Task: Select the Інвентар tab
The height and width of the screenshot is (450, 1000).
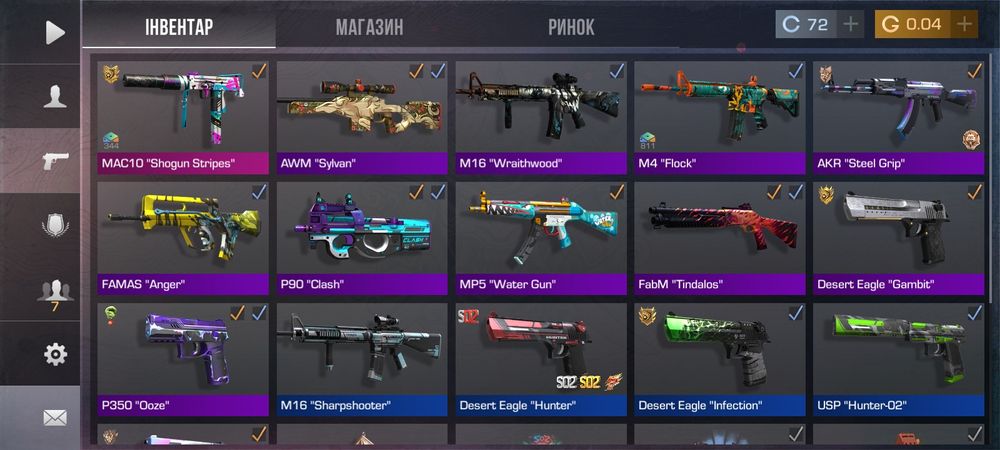Action: tap(179, 27)
